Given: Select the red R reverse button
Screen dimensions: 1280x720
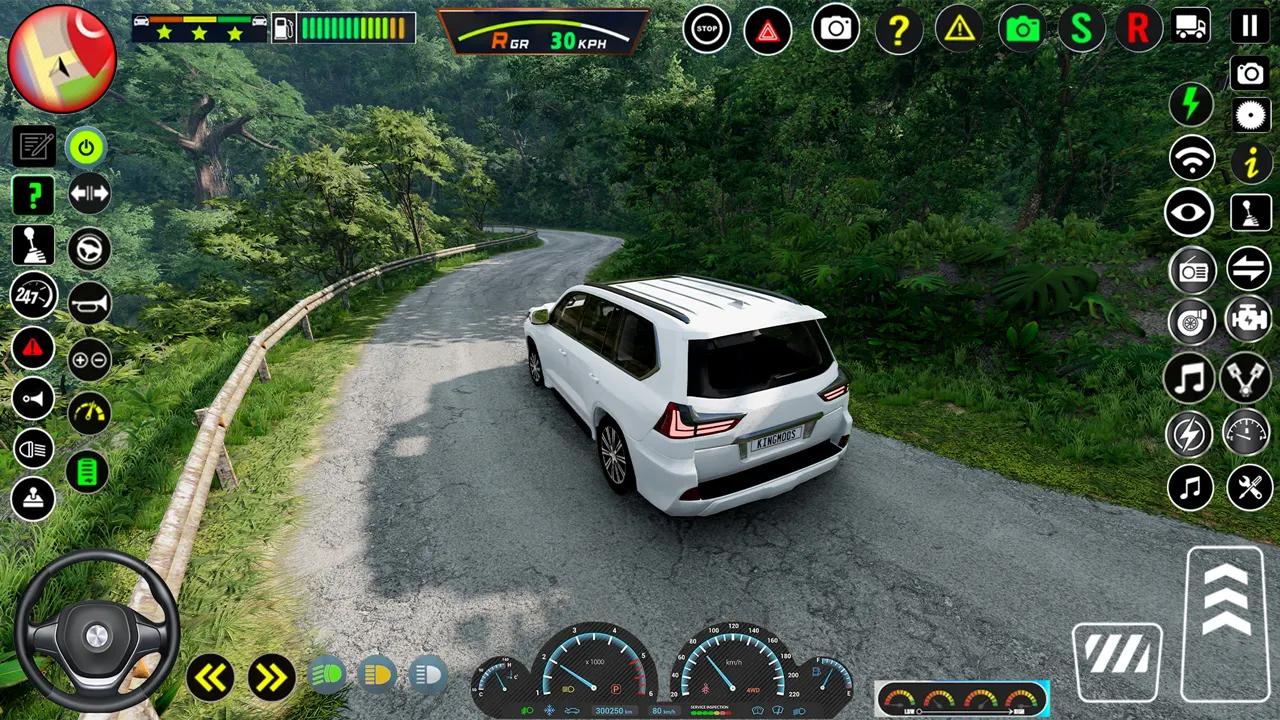Looking at the screenshot, I should point(1138,29).
